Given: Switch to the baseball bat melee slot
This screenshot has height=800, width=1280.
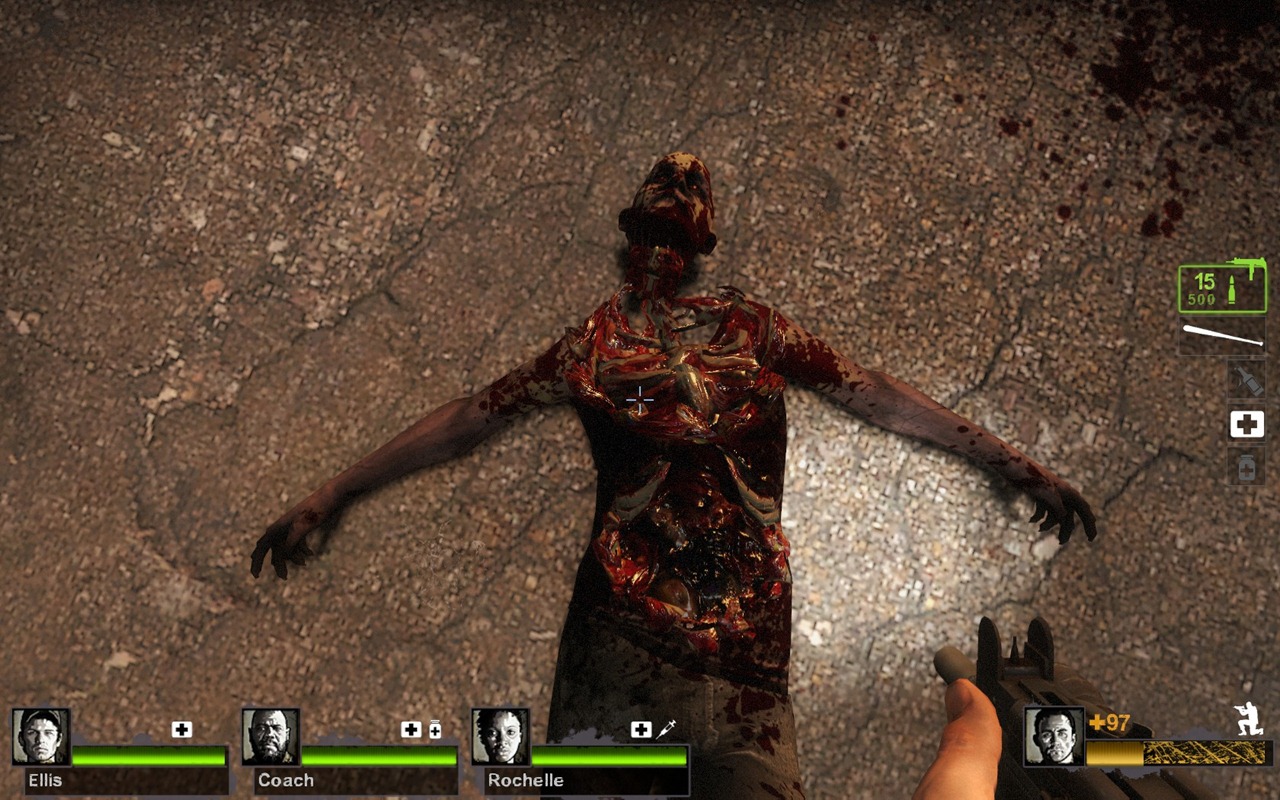Looking at the screenshot, I should tap(1222, 336).
